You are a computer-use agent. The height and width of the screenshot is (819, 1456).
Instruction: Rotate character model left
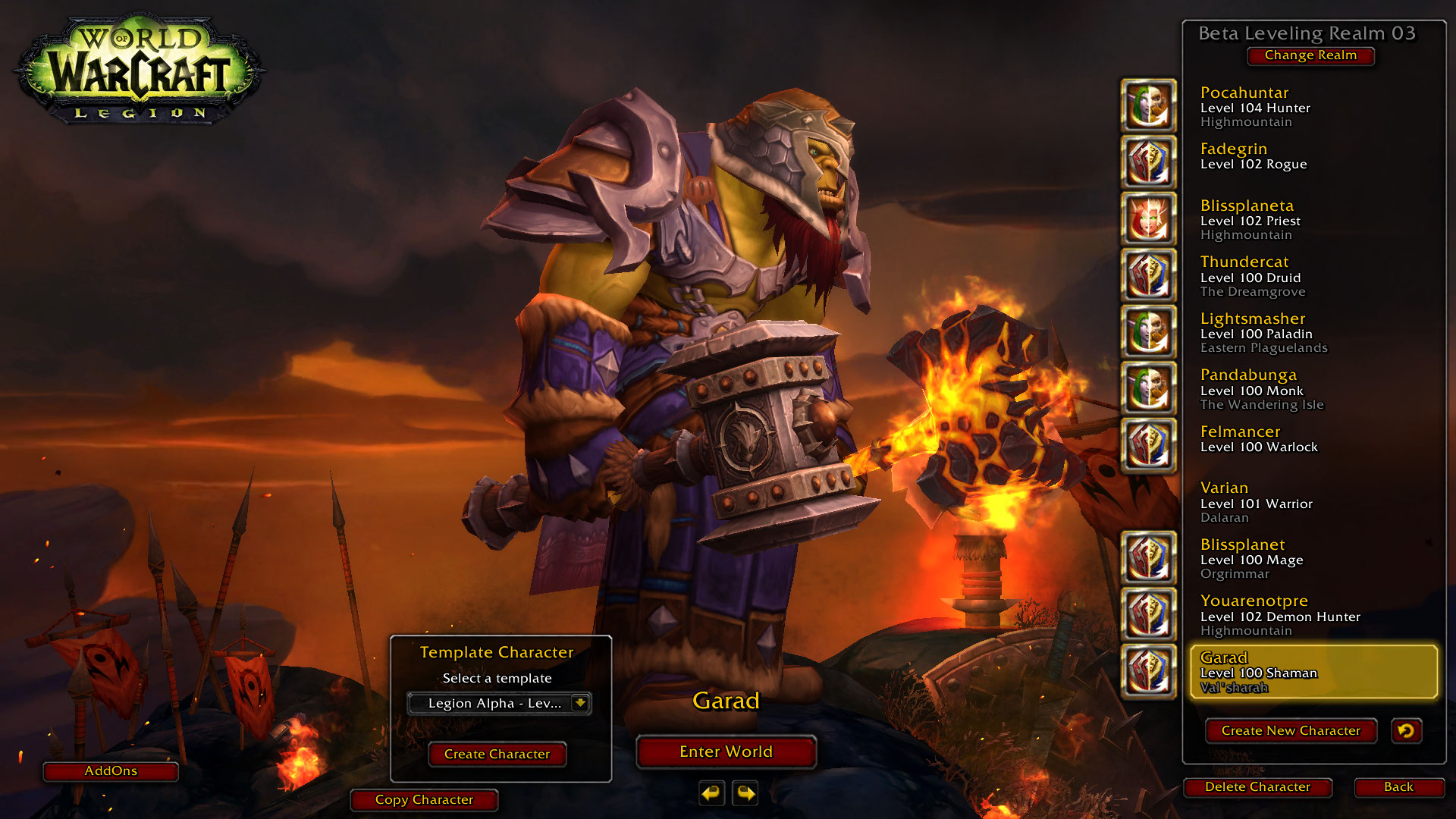pos(711,793)
